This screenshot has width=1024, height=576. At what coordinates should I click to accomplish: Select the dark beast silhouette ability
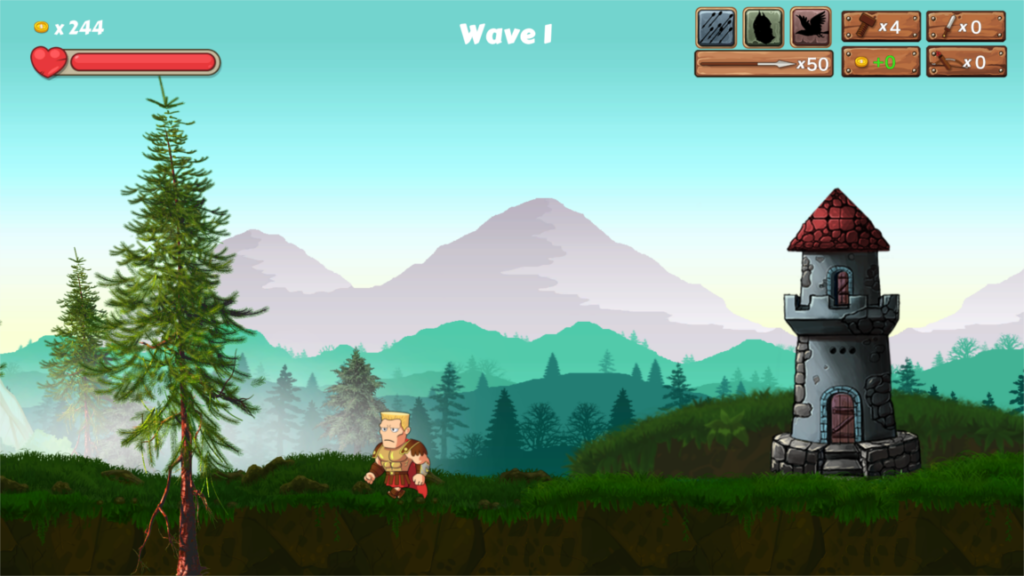click(x=763, y=27)
